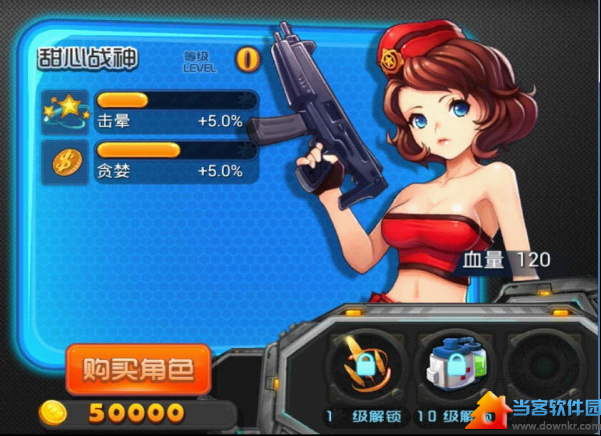The height and width of the screenshot is (436, 601).
Task: Tap the gold coin greed (贪婪) icon
Action: click(x=64, y=162)
